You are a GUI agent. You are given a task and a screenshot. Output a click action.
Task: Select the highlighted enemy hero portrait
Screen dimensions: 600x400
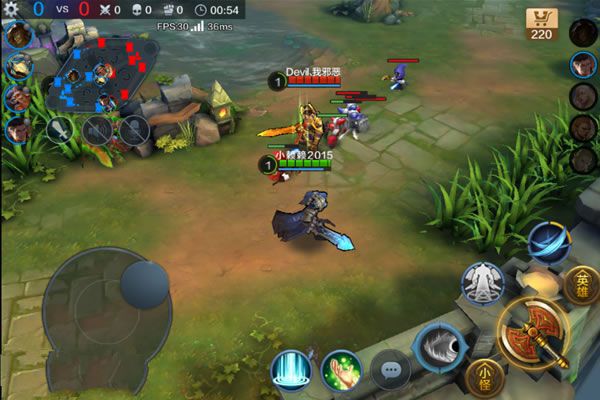[x=583, y=65]
